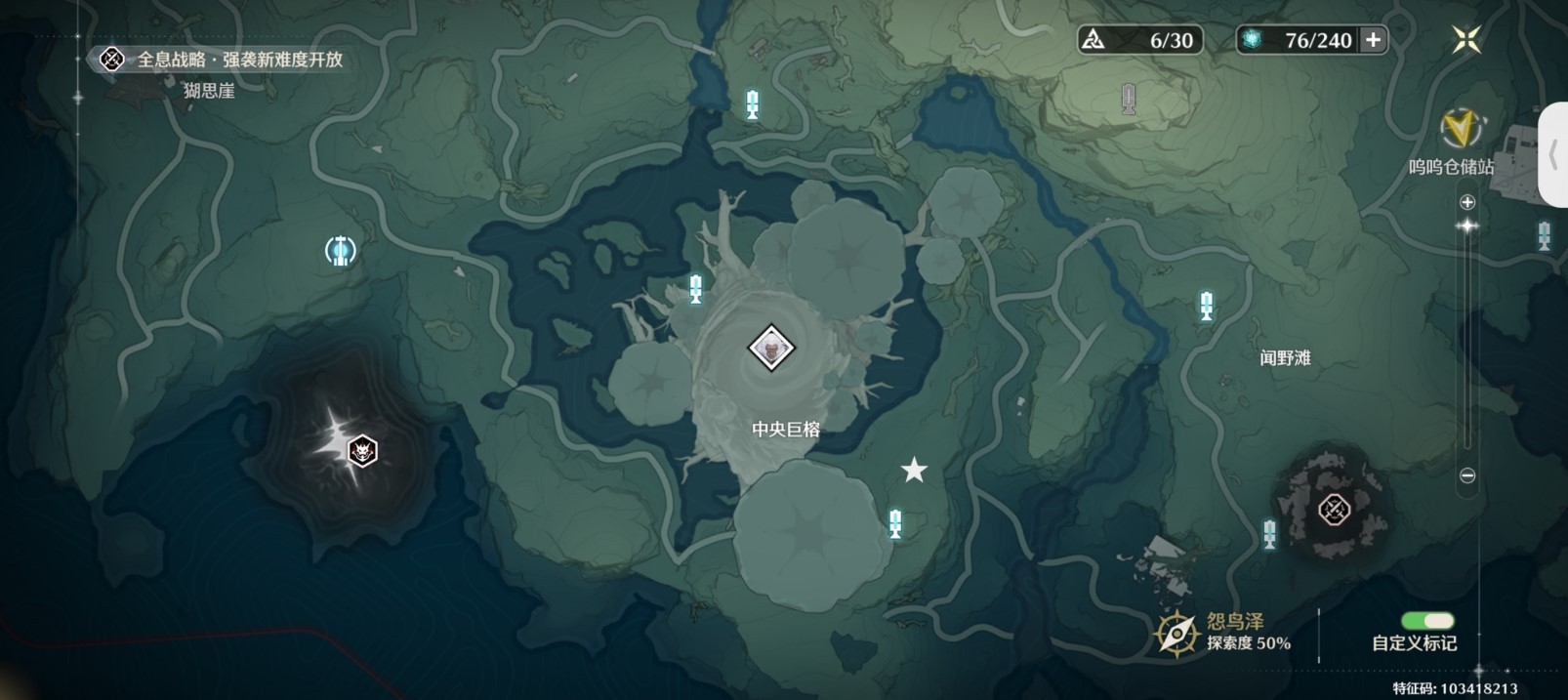
Task: Select the 中央巨榕 diamond boss marker
Action: 771,348
